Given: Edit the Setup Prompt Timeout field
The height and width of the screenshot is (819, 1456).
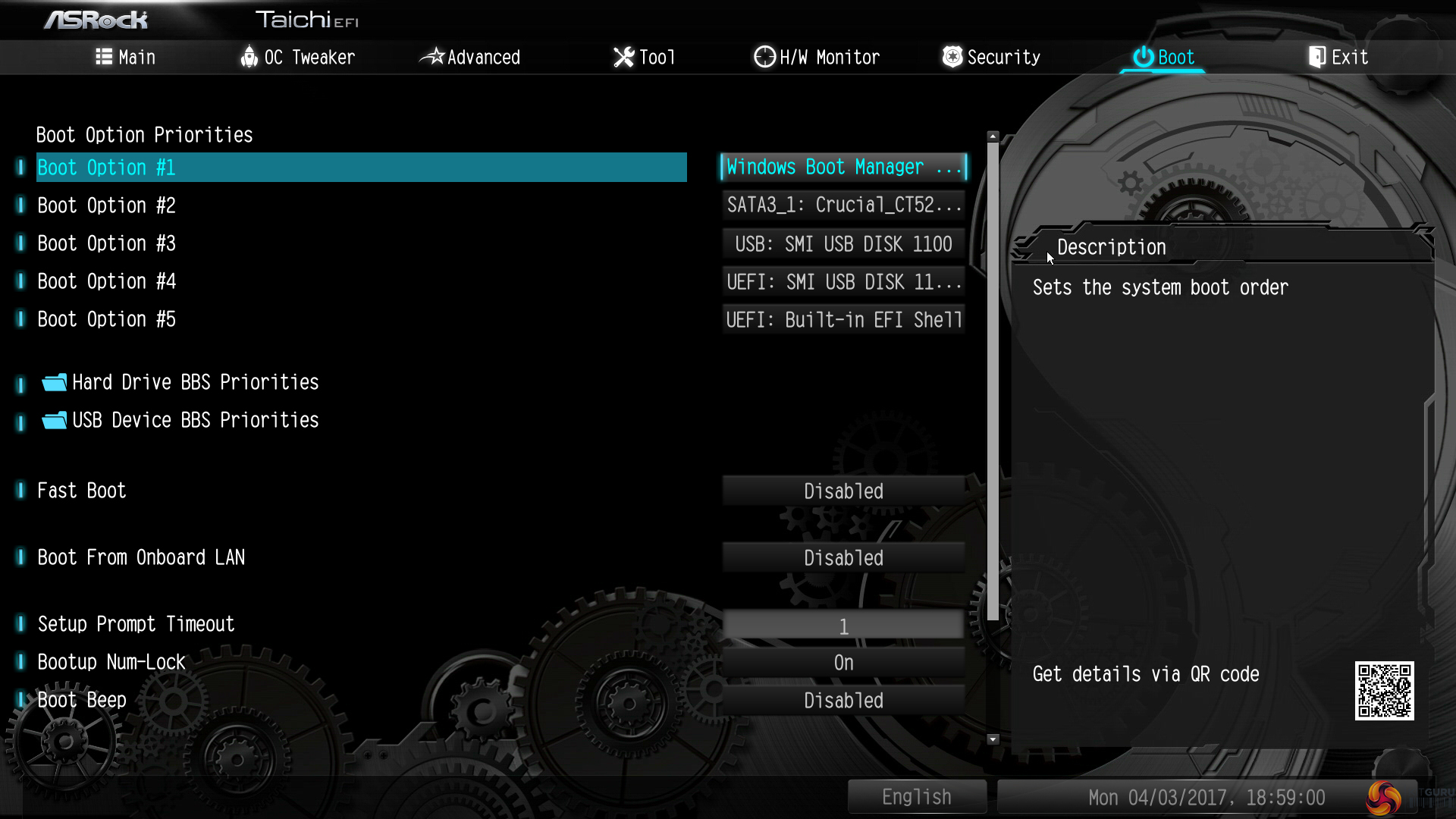Looking at the screenshot, I should point(843,626).
